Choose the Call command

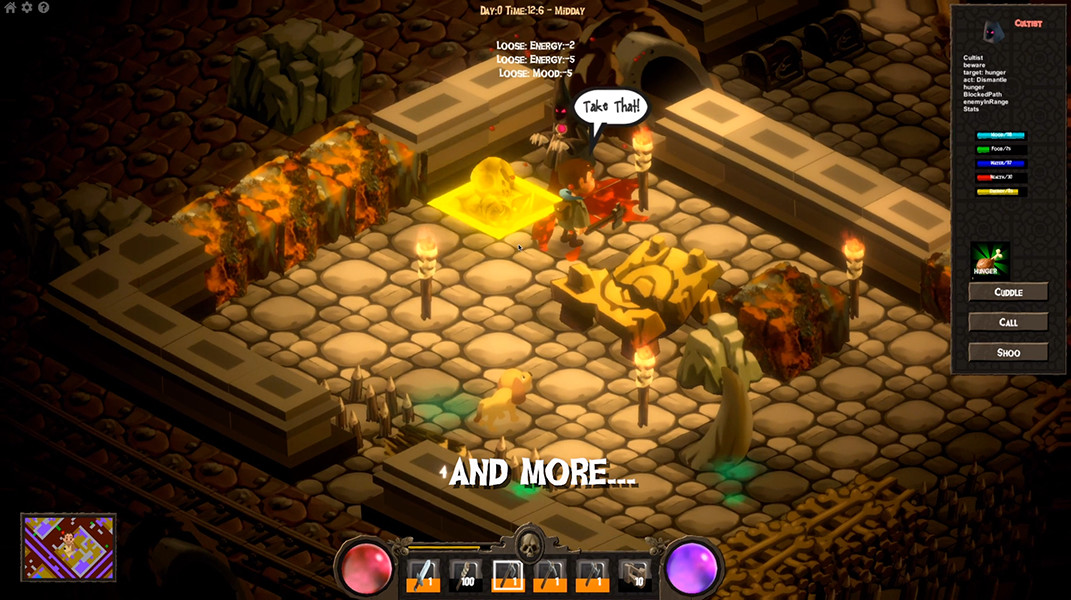coord(1008,322)
